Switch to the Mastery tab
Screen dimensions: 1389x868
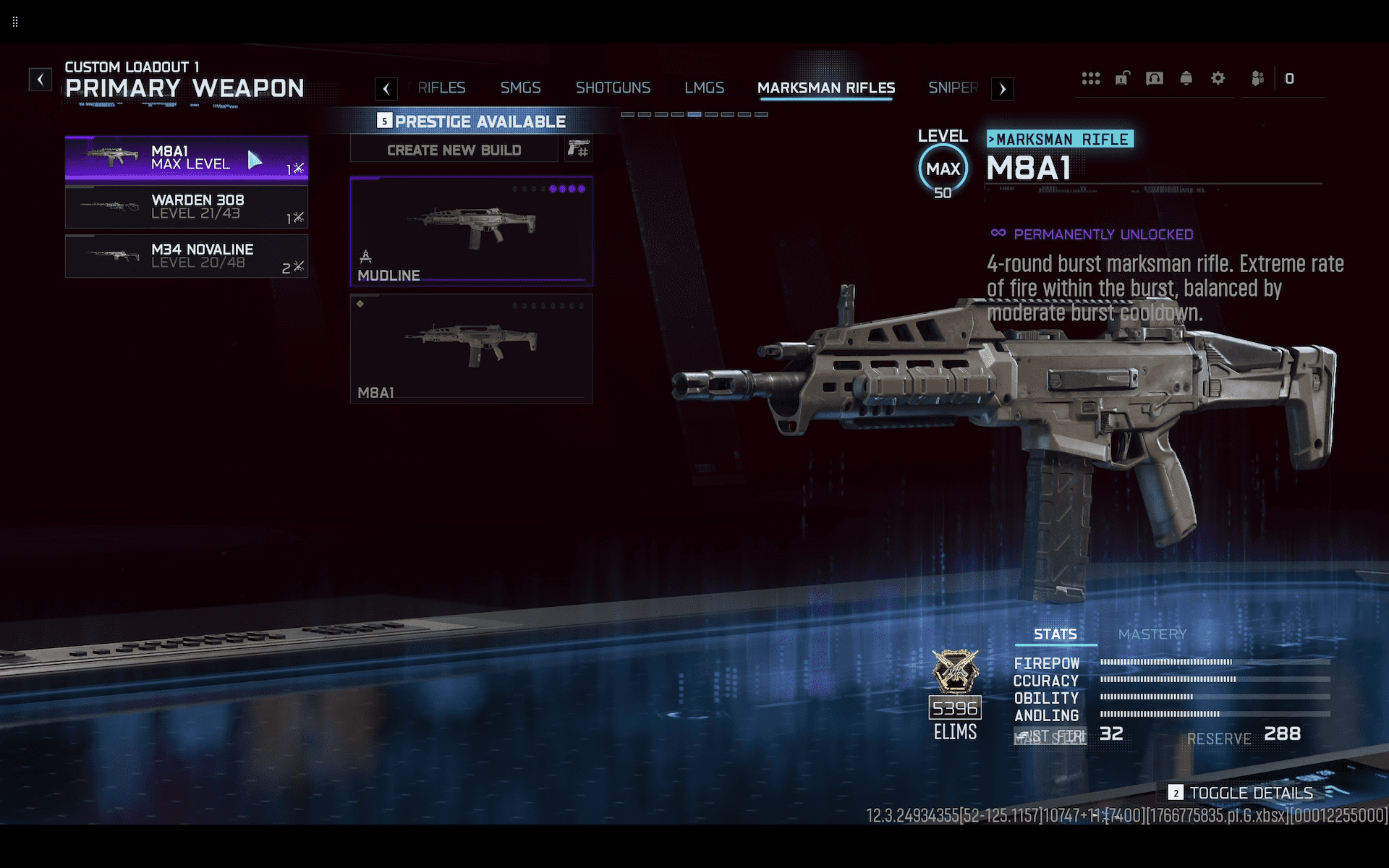tap(1152, 634)
